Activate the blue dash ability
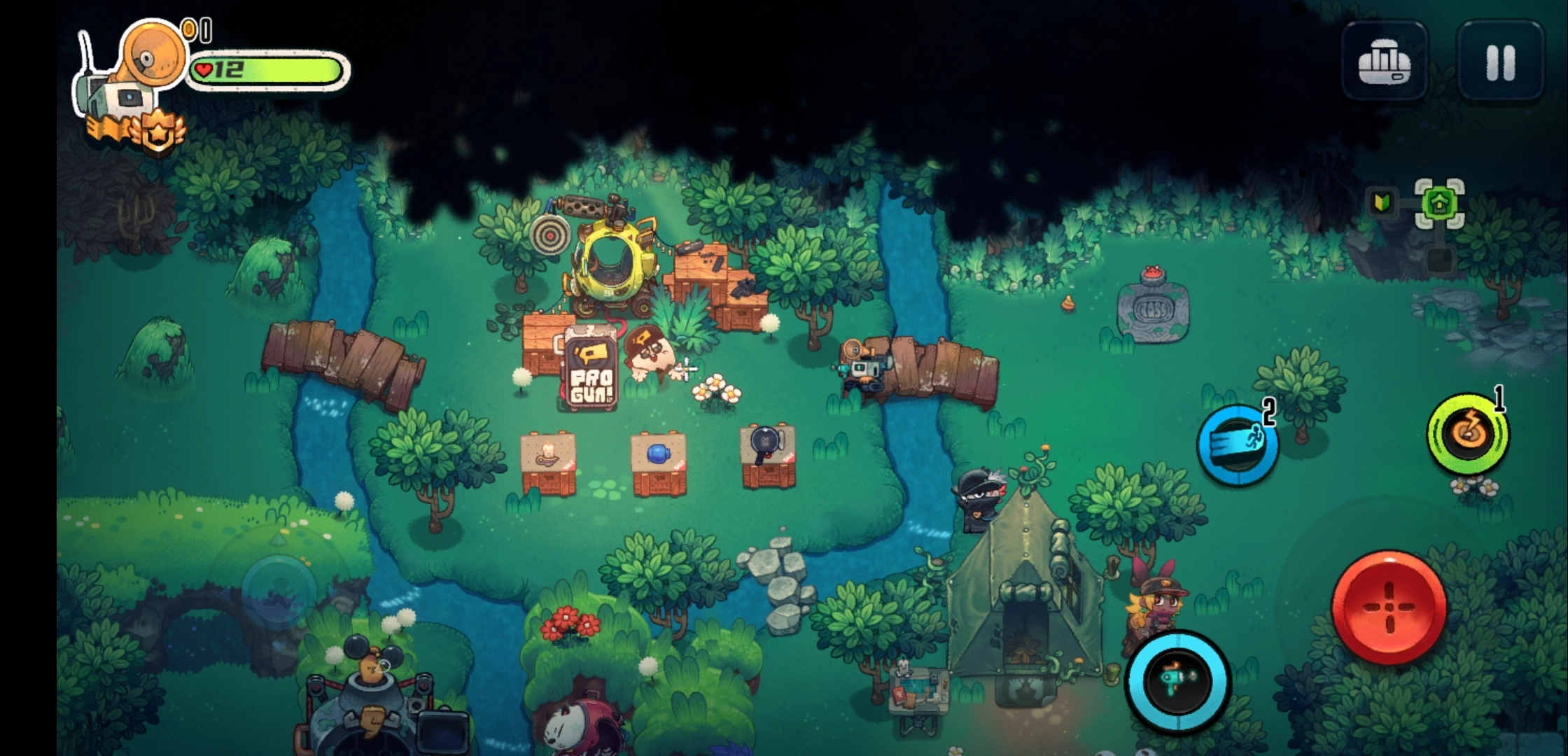 point(1237,445)
